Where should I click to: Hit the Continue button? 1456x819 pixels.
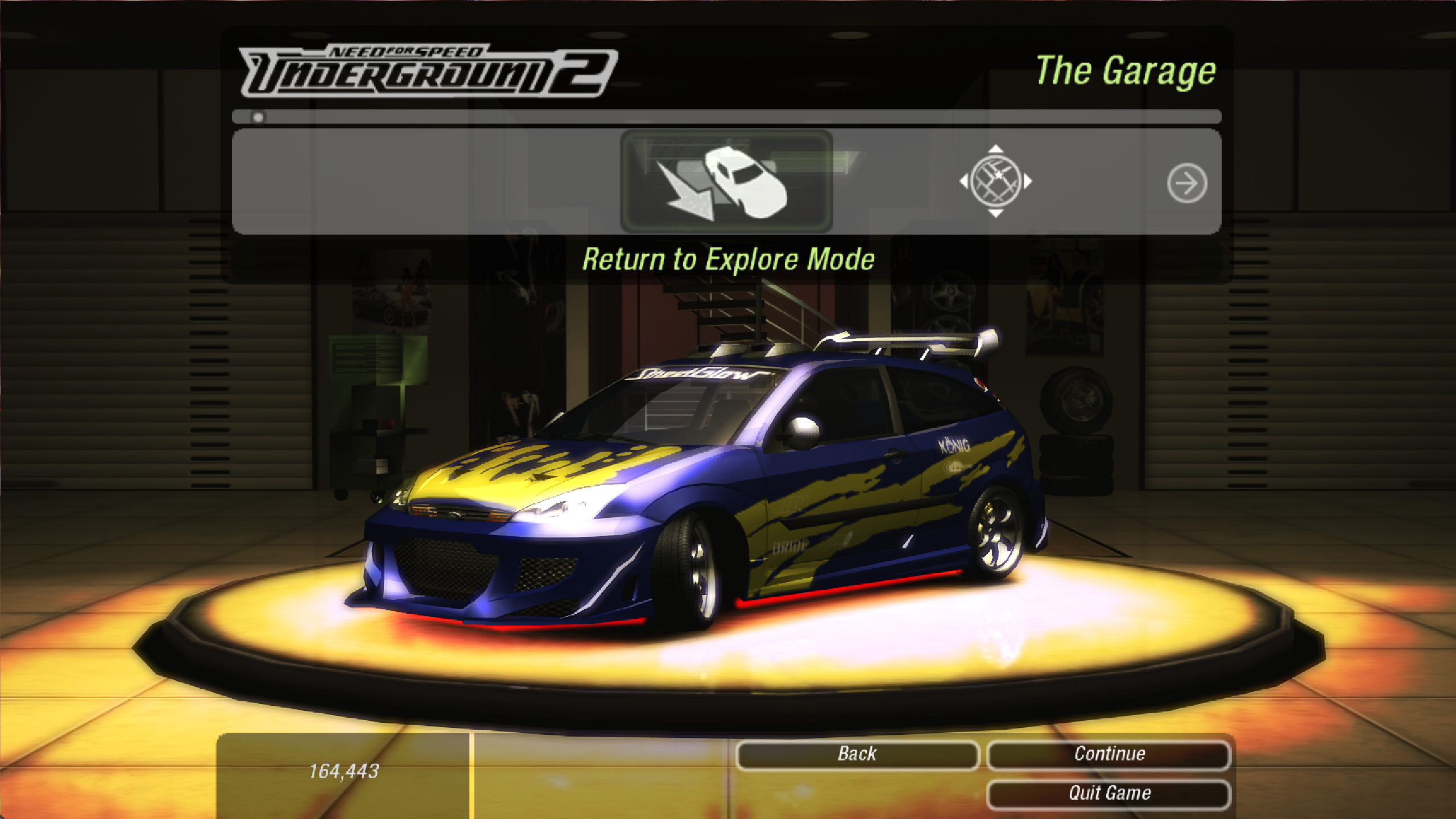coord(1109,754)
